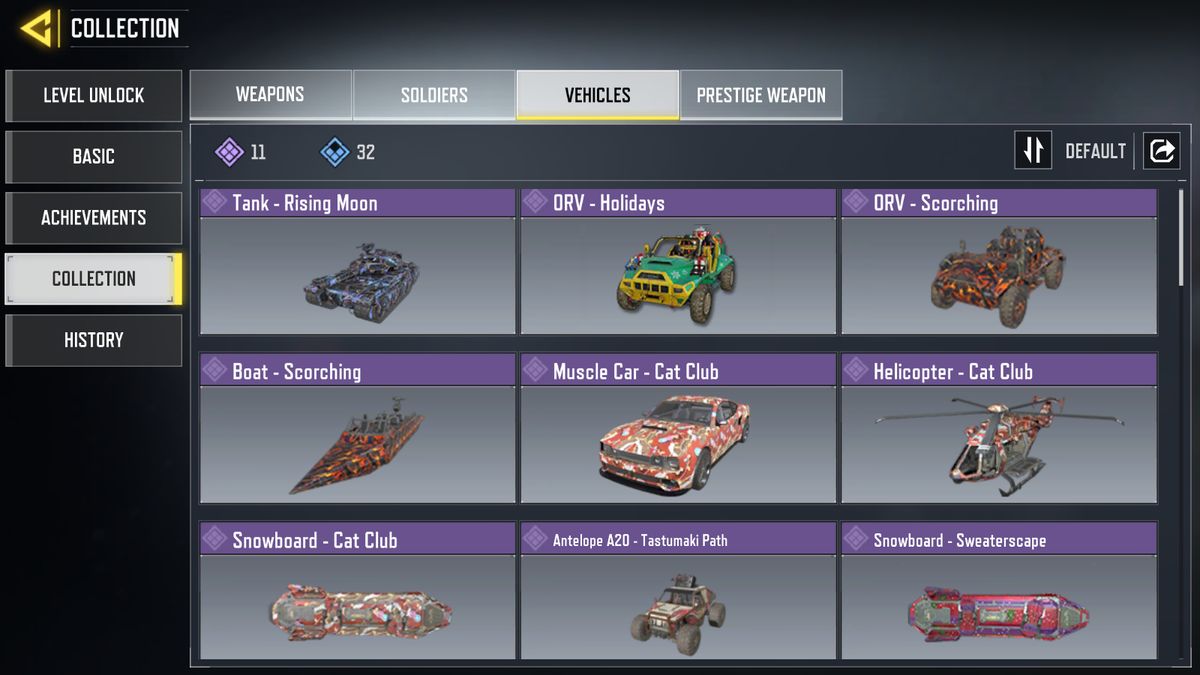Go back with the yellow arrow button
The width and height of the screenshot is (1200, 675).
pyautogui.click(x=36, y=28)
